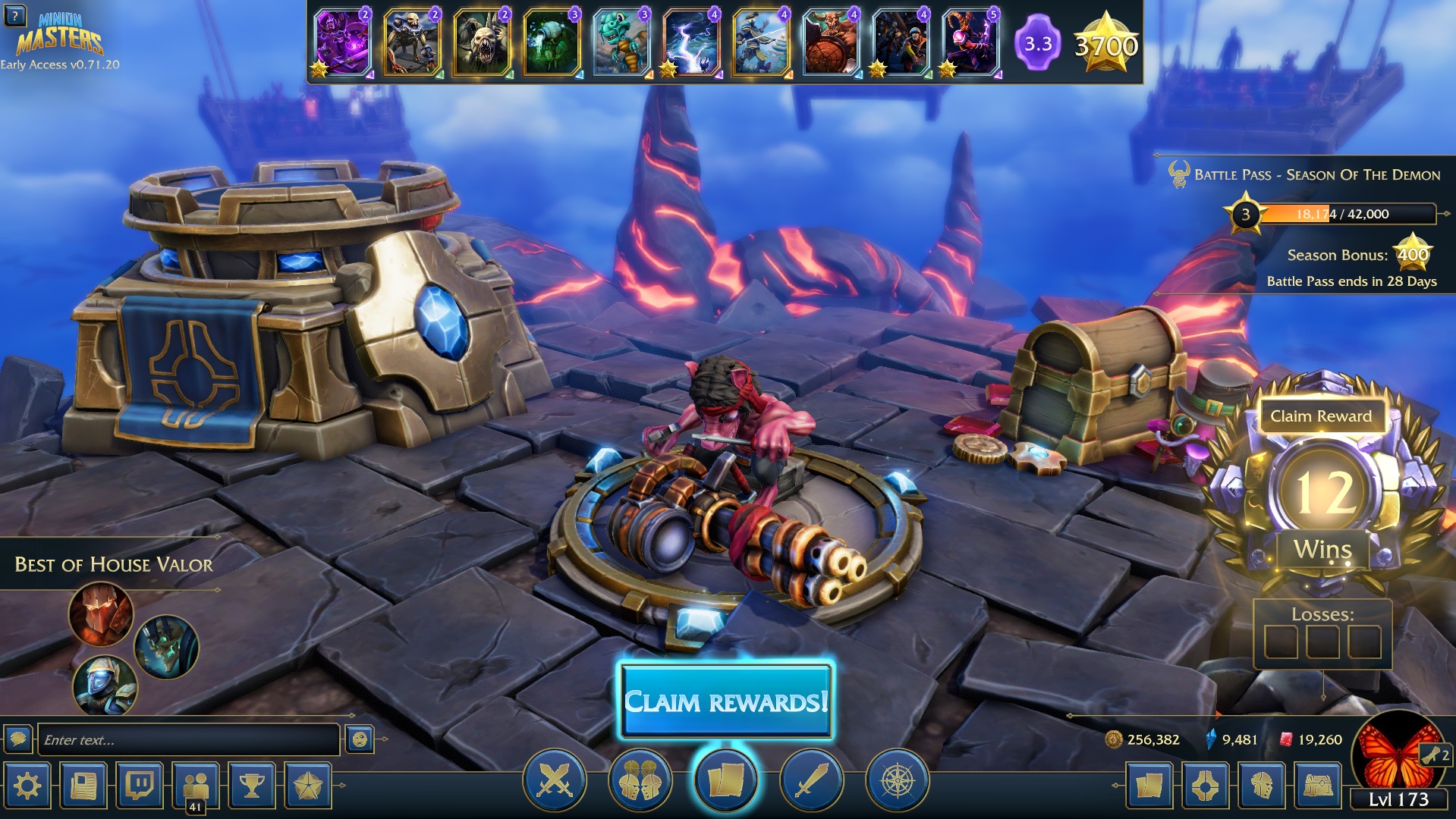Open the emote picker face icon
Screen dimensions: 1456x819
(360, 739)
